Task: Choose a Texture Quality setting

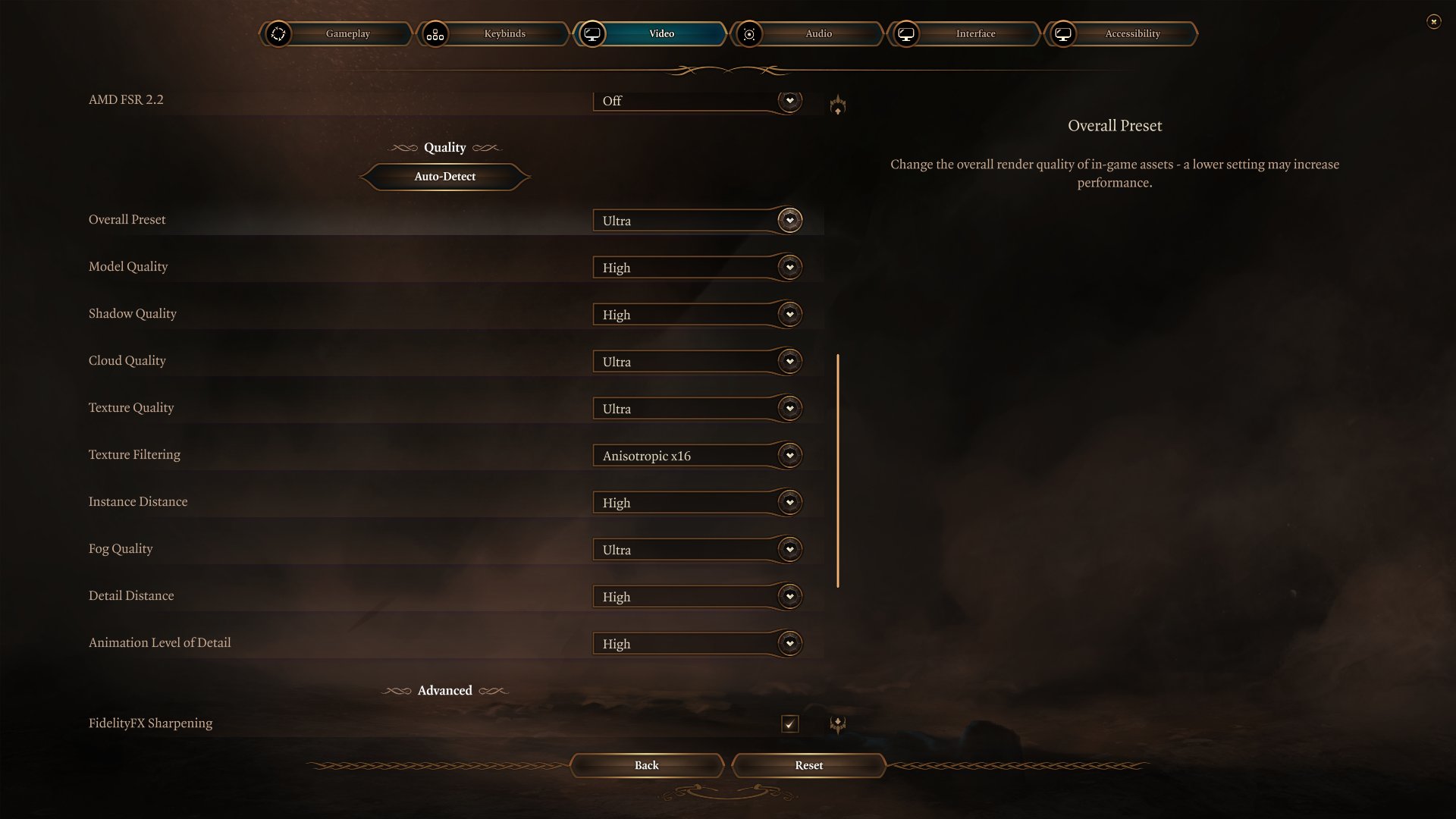Action: coord(697,409)
